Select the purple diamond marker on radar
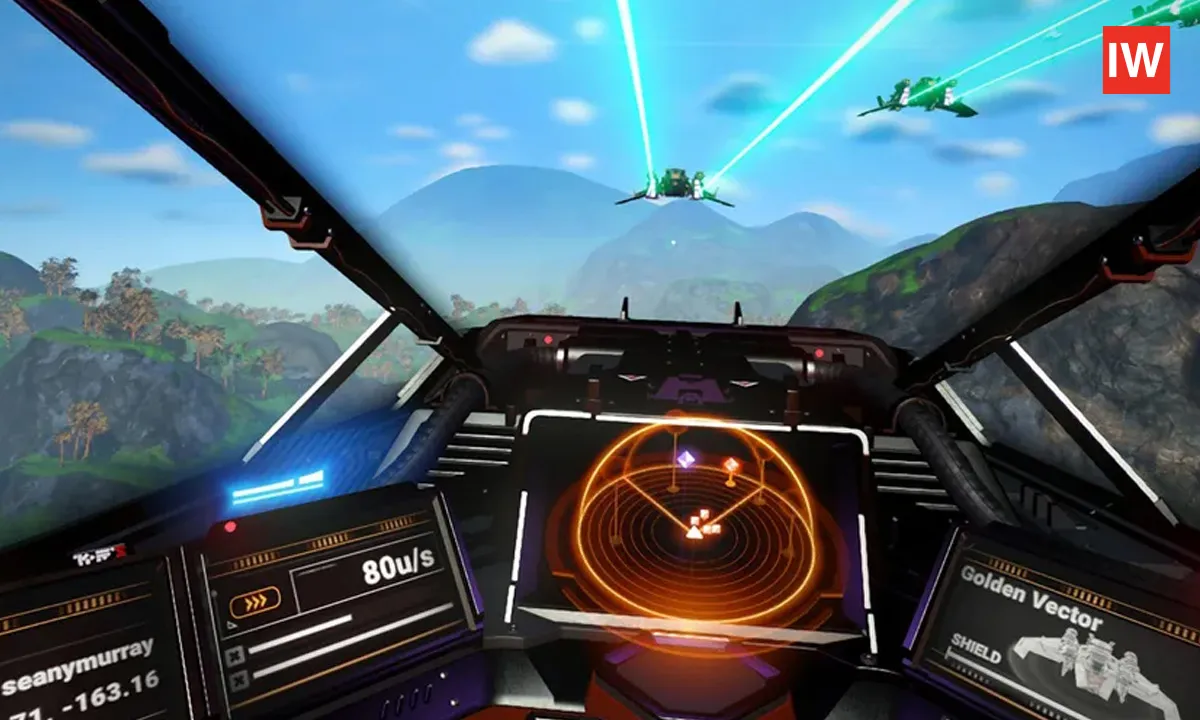 [x=686, y=459]
